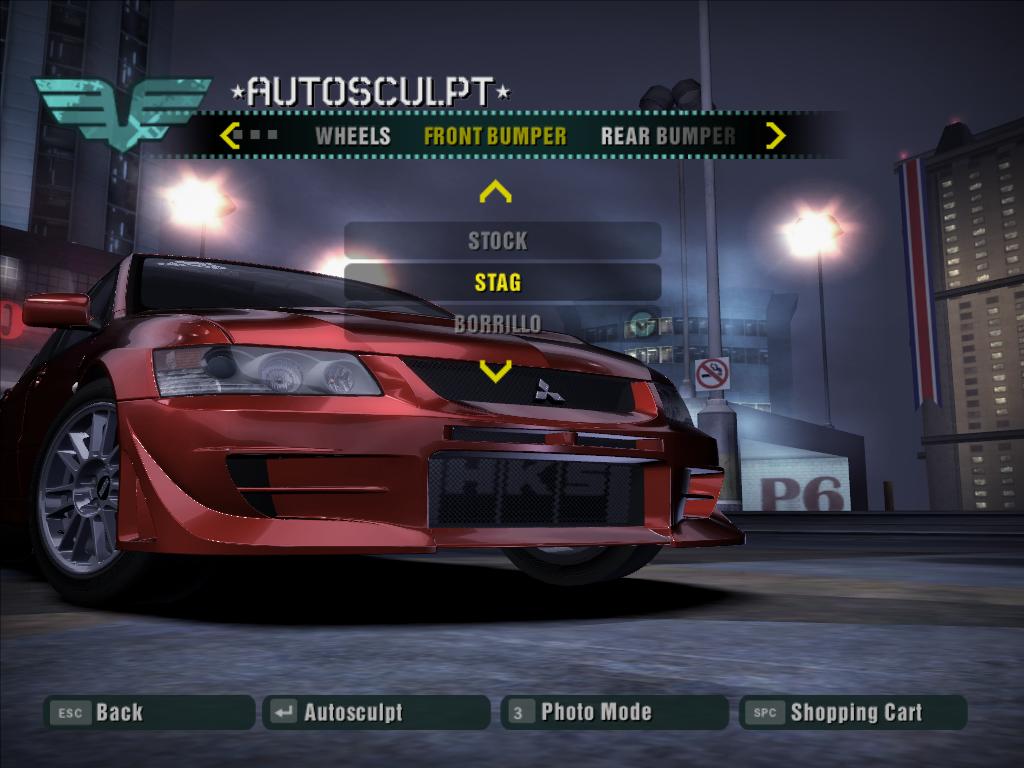The height and width of the screenshot is (768, 1024).
Task: Move down the bumper list arrow
Action: 495,372
